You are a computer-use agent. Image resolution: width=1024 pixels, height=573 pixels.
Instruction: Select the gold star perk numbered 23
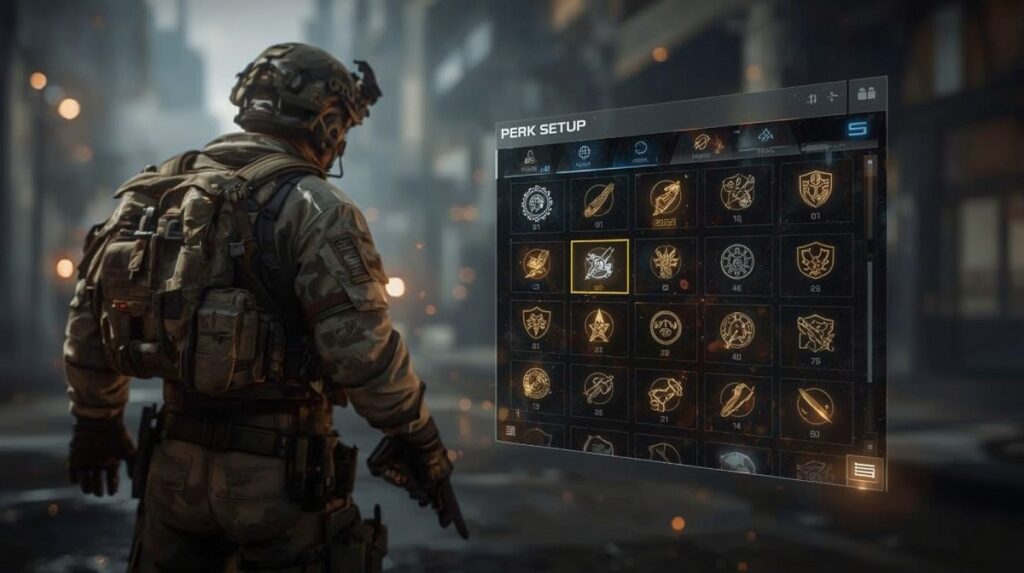(x=599, y=325)
